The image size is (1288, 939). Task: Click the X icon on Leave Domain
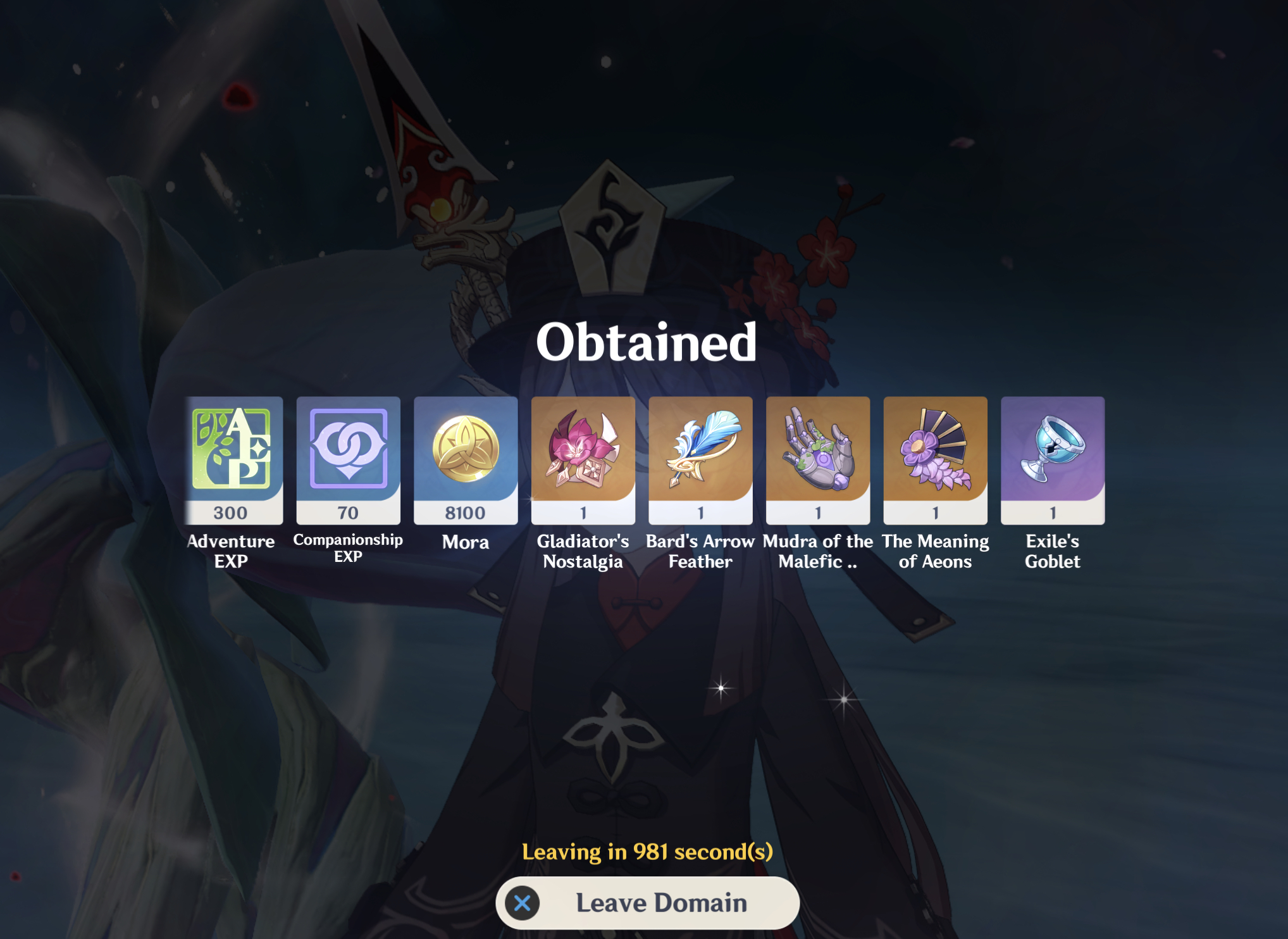(522, 902)
